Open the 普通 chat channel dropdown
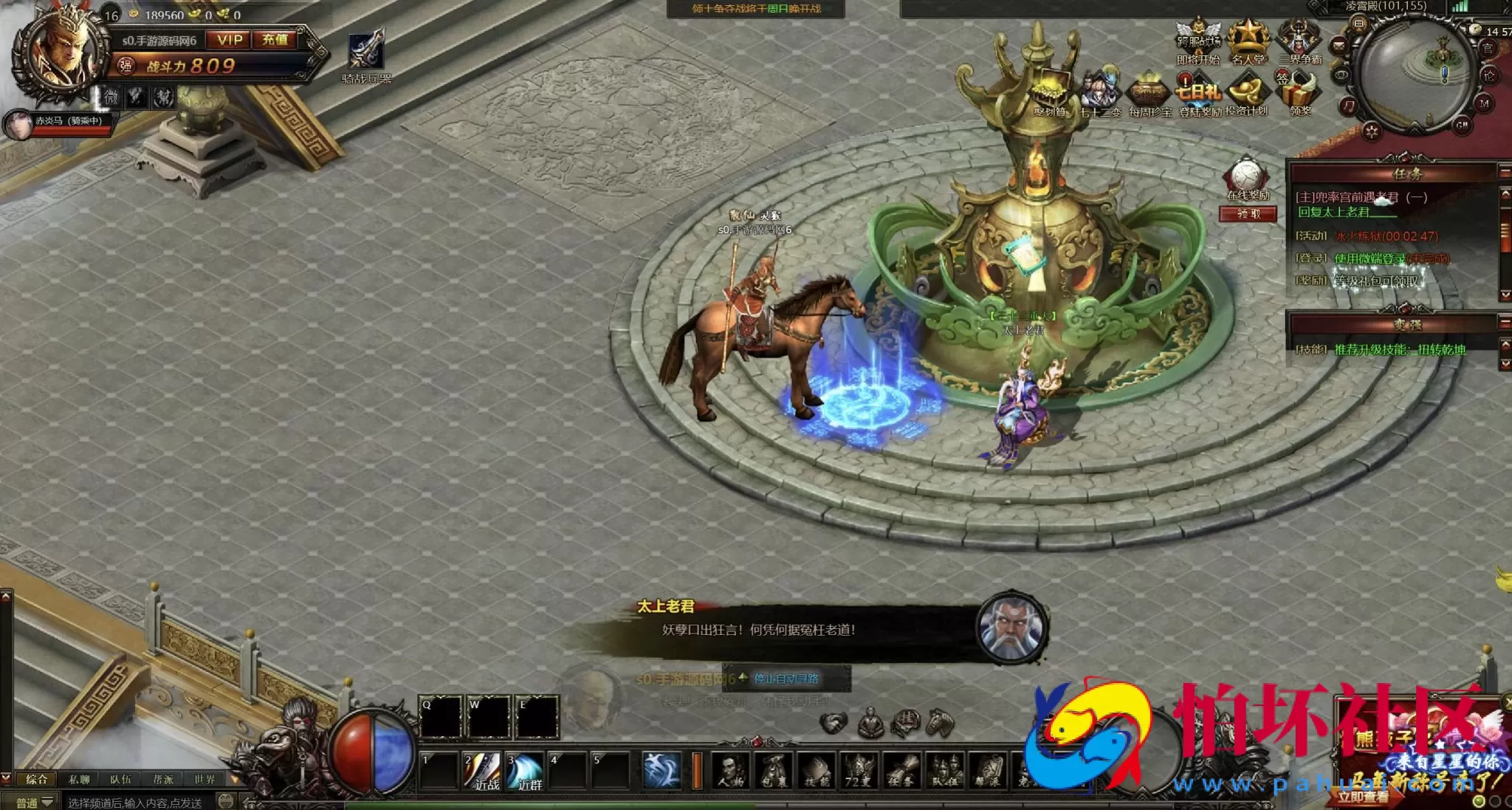The height and width of the screenshot is (810, 1512). [35, 803]
